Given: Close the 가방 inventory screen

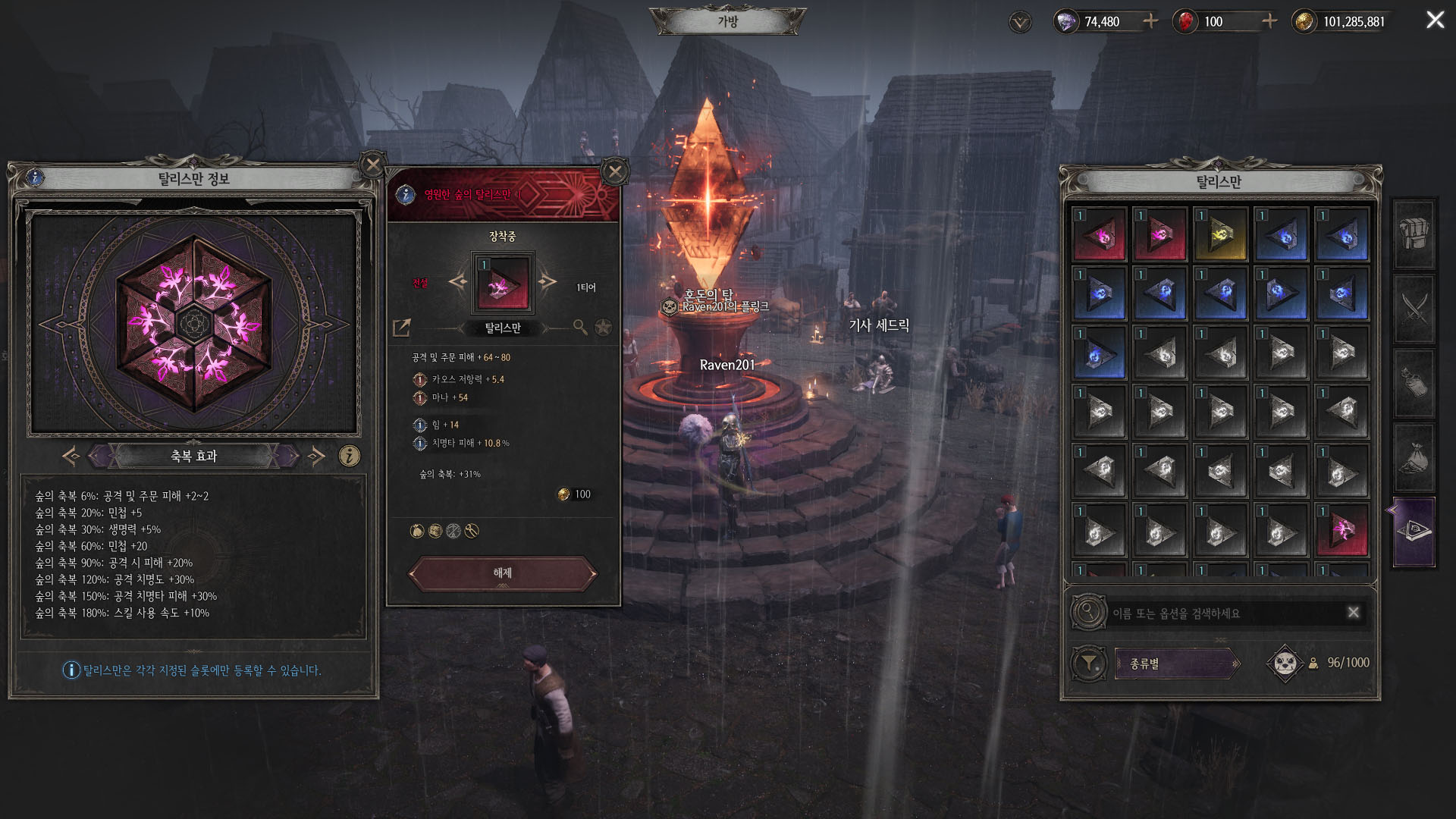Looking at the screenshot, I should click(1435, 20).
